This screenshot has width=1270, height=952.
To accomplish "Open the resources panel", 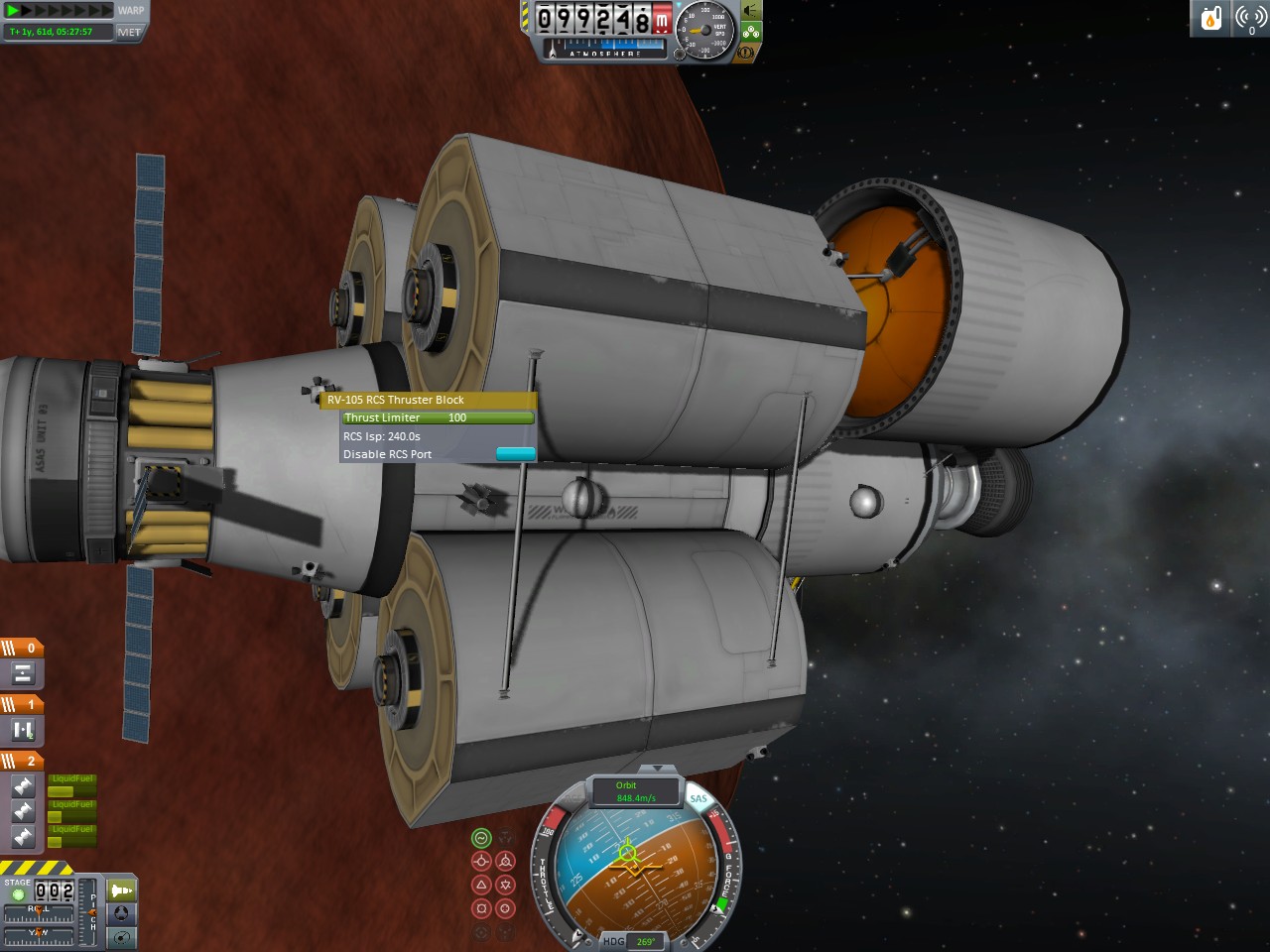I will click(x=1211, y=18).
